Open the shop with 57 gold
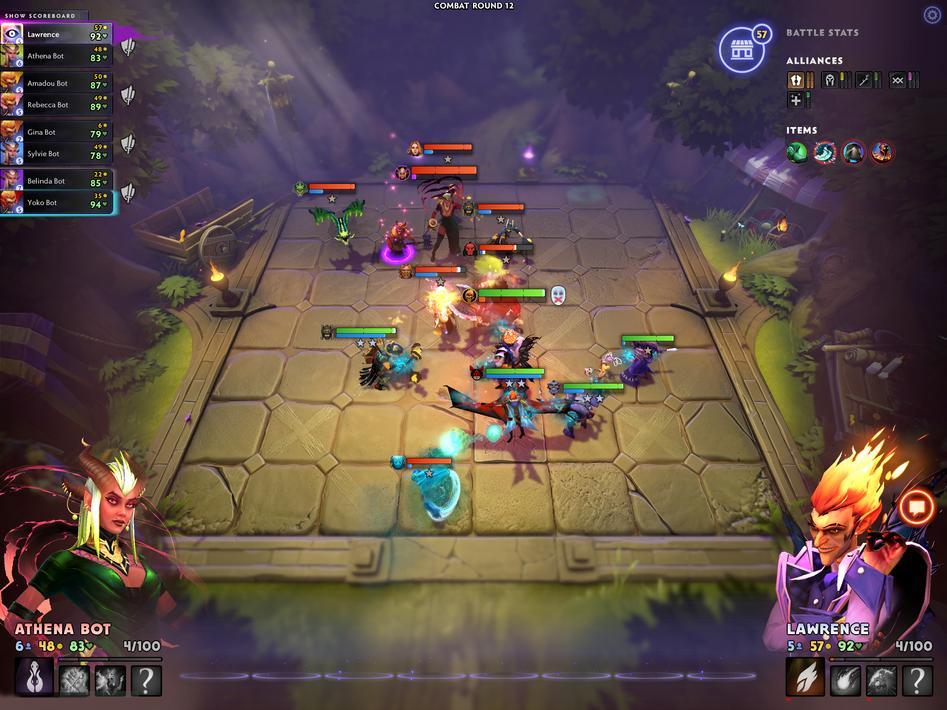The height and width of the screenshot is (710, 947). [740, 51]
